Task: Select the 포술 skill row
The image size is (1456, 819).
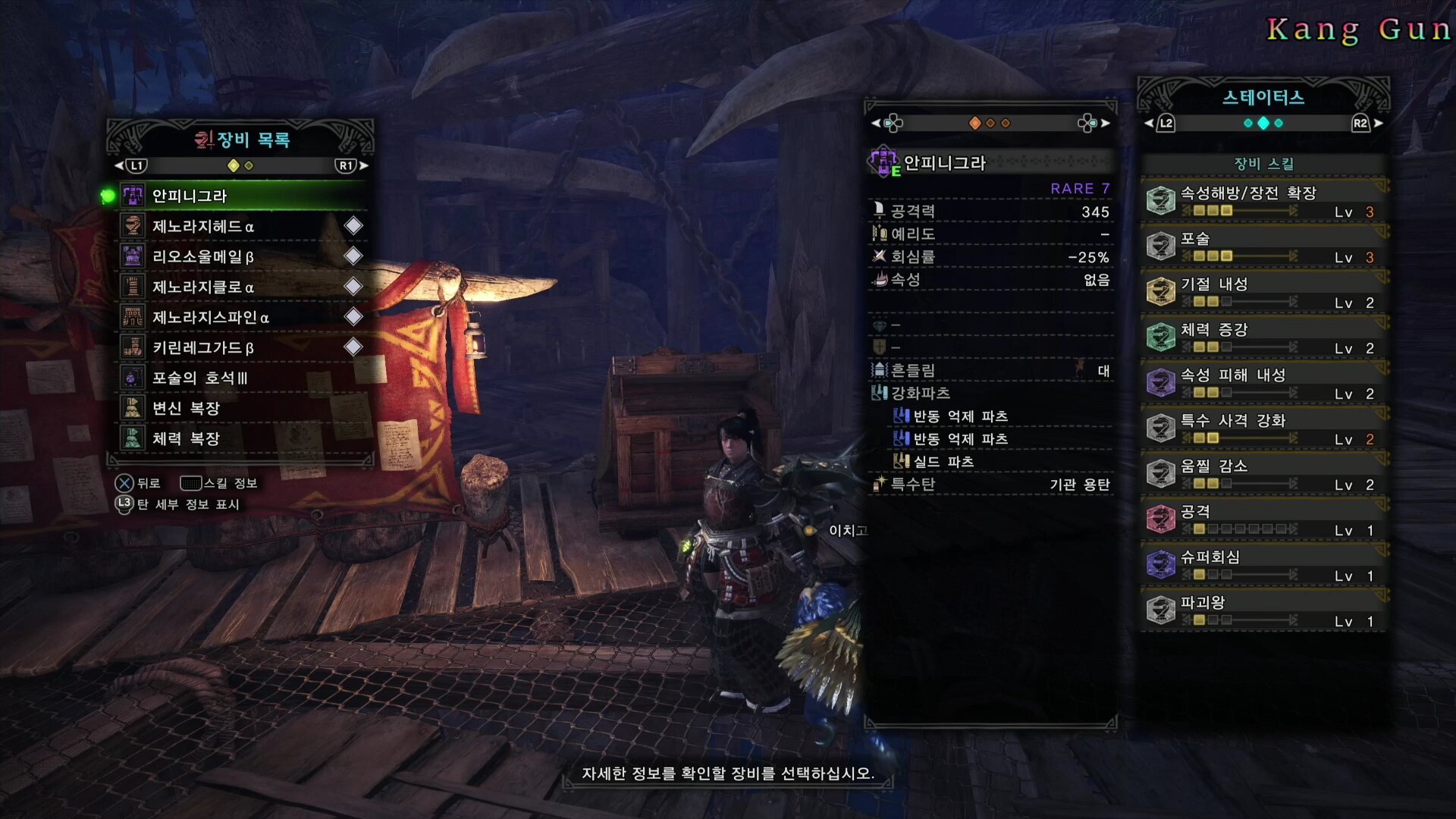Action: [x=1263, y=246]
